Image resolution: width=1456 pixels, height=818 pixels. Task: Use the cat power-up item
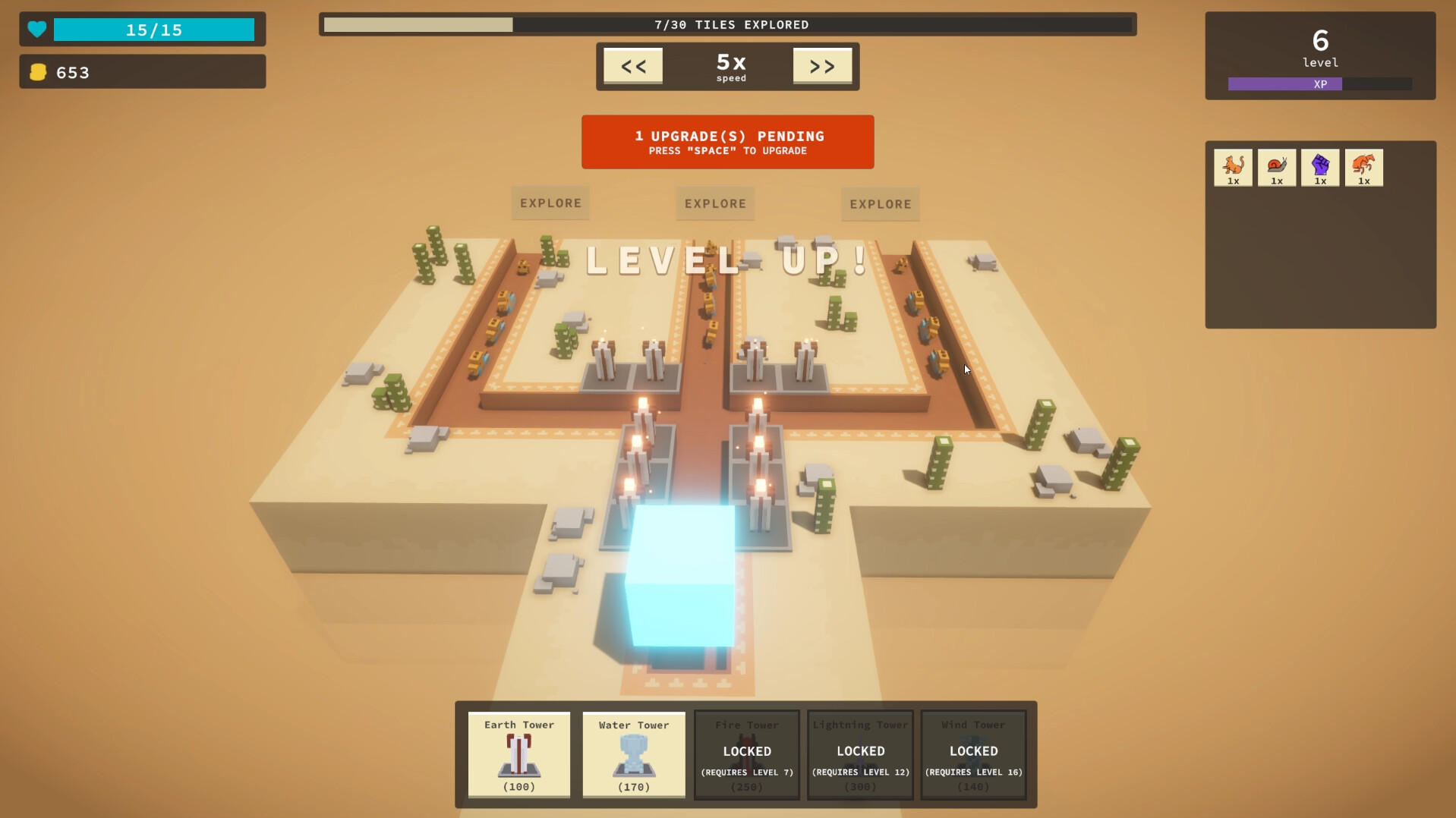[1233, 167]
